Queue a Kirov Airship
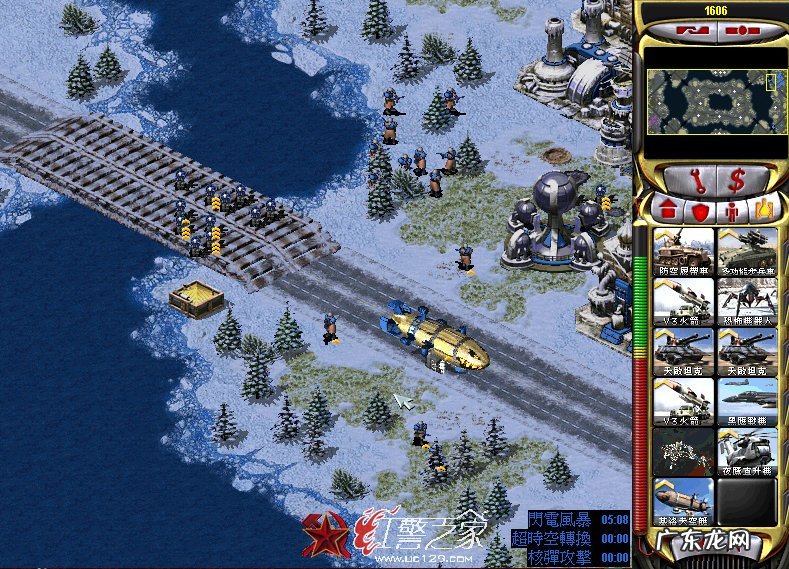Viewport: 789px width, 569px height. pyautogui.click(x=683, y=500)
